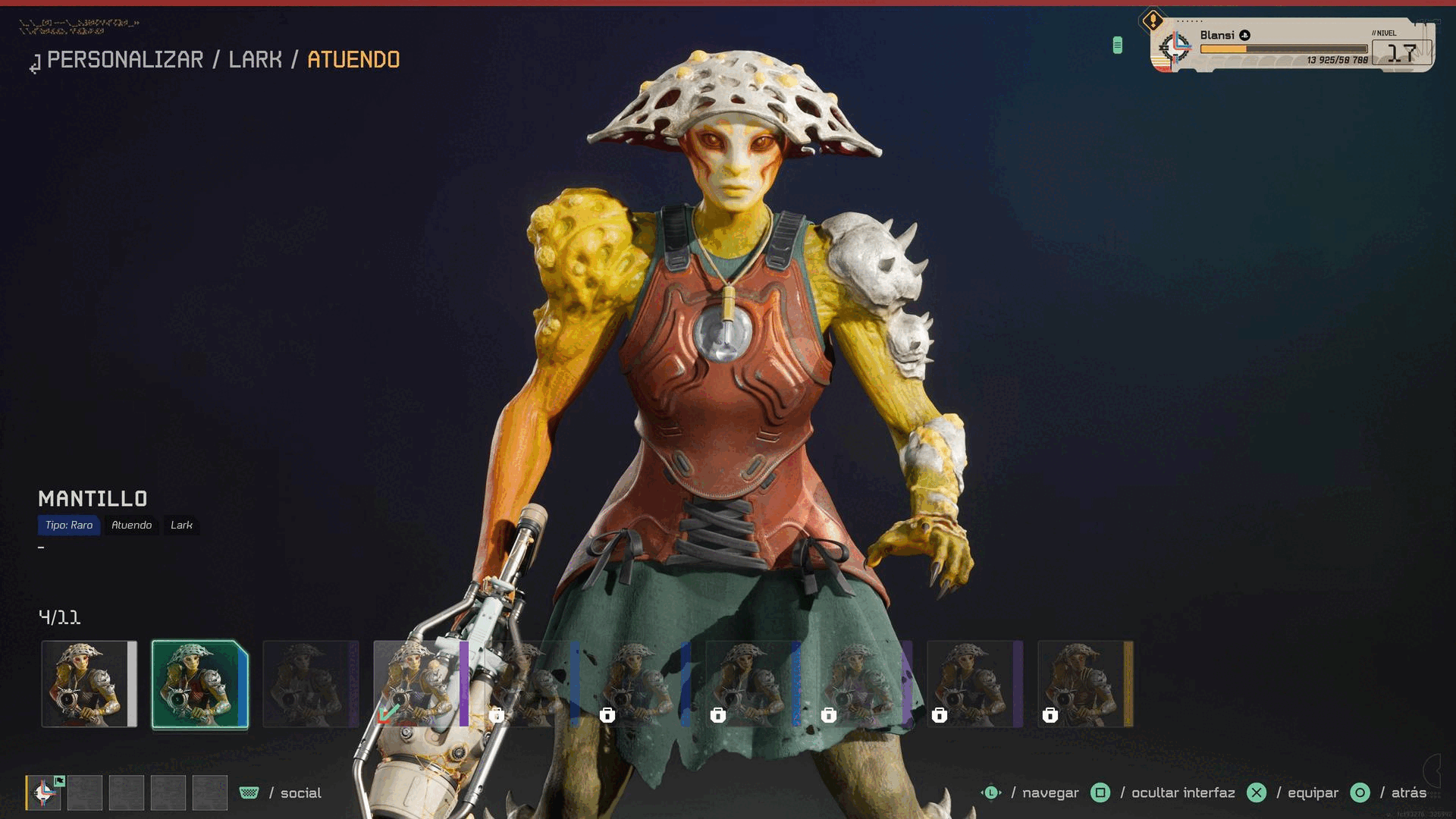Viewport: 1456px width, 819px height.
Task: Return to the Lark breadcrumb level
Action: coord(255,60)
